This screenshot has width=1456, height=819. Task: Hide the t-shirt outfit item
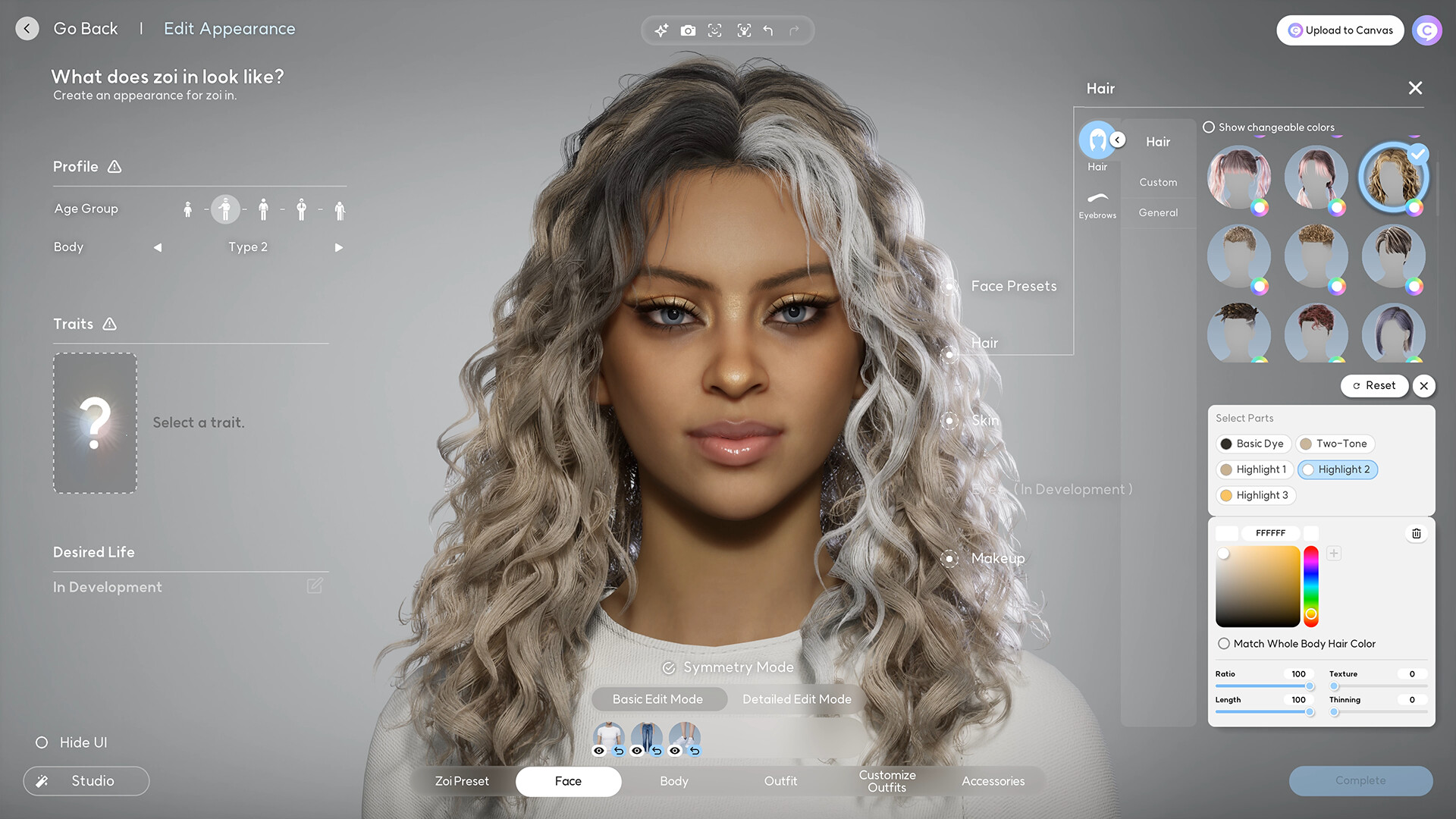pos(599,751)
